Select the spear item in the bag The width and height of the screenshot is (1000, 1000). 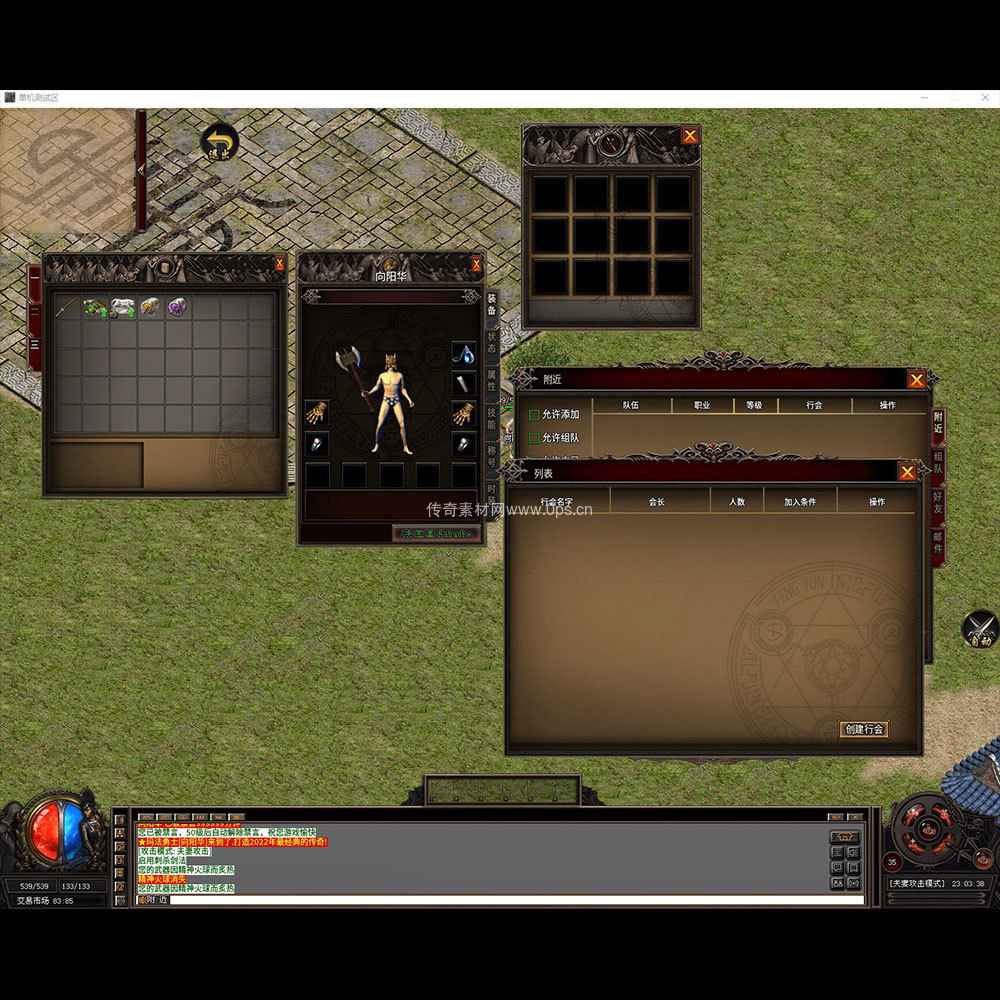(x=67, y=307)
